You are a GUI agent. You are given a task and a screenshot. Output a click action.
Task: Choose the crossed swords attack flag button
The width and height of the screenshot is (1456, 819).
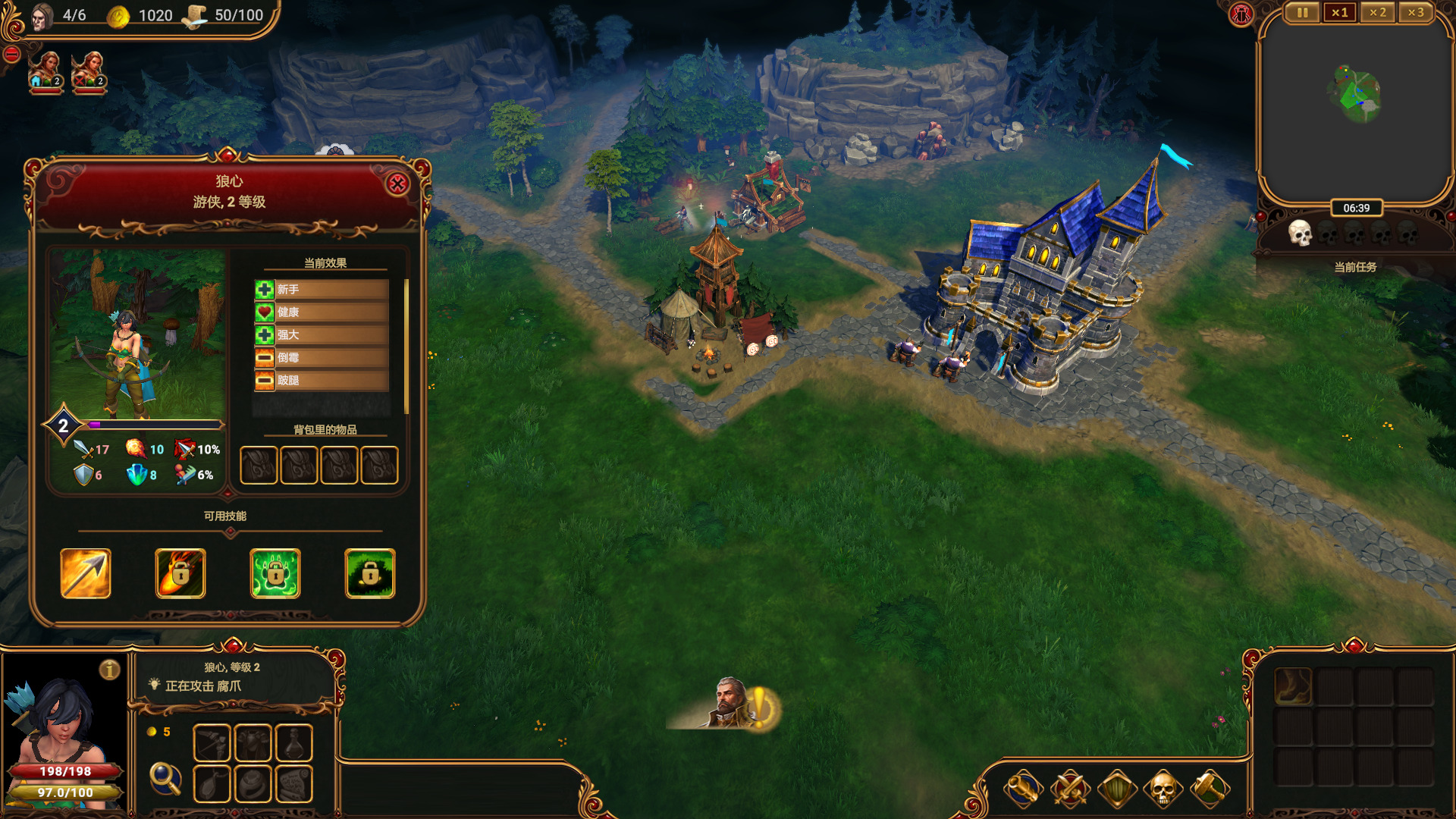[1070, 789]
